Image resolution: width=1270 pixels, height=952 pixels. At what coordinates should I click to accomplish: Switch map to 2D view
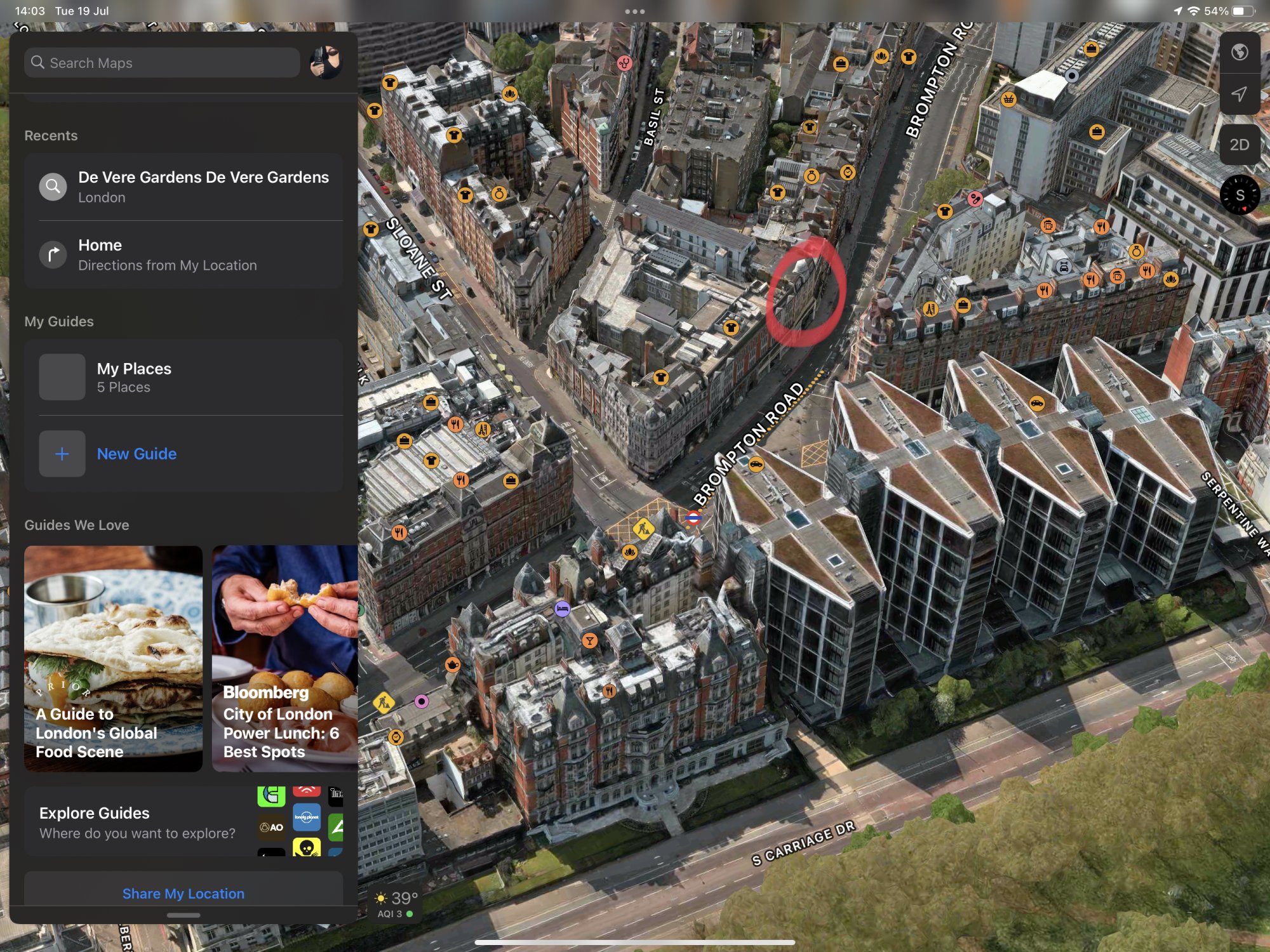tap(1239, 145)
